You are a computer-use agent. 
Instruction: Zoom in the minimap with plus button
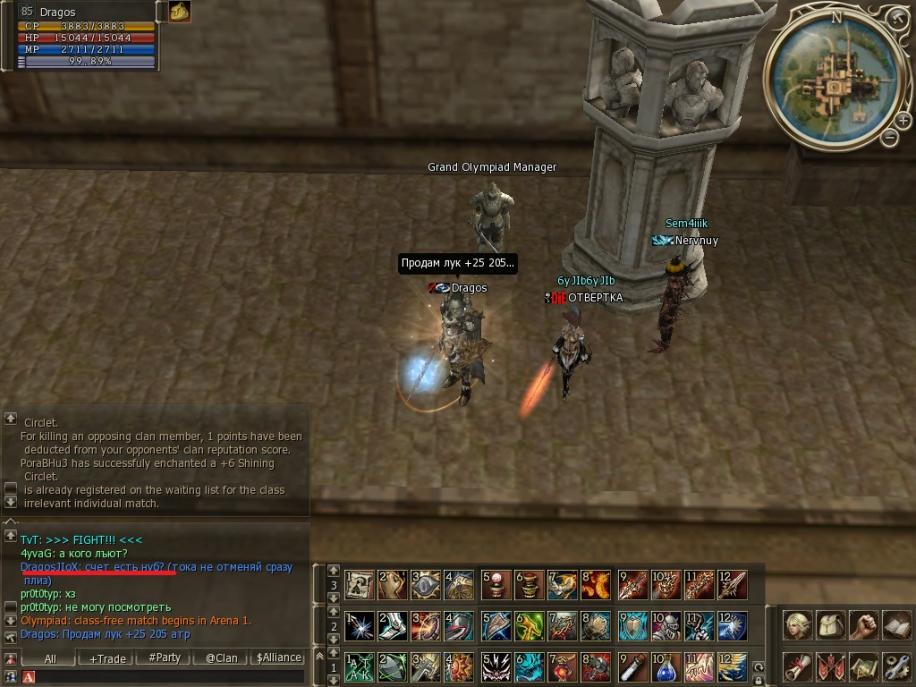[904, 120]
